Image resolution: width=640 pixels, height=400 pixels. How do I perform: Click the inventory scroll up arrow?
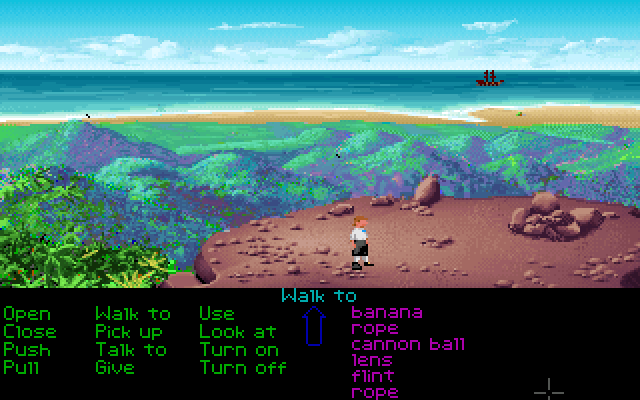(315, 327)
